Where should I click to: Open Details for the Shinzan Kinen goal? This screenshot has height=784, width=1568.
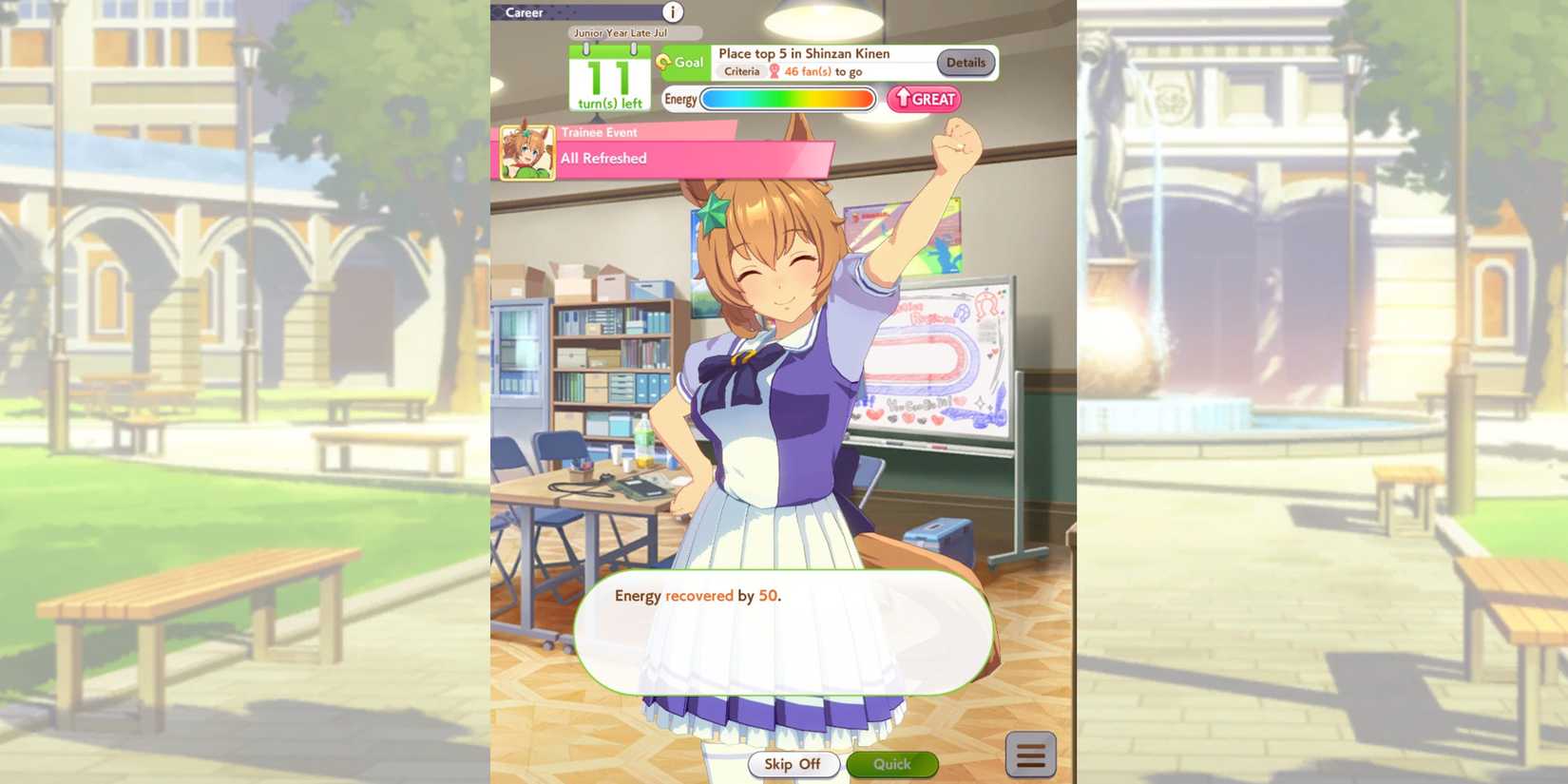[x=966, y=63]
